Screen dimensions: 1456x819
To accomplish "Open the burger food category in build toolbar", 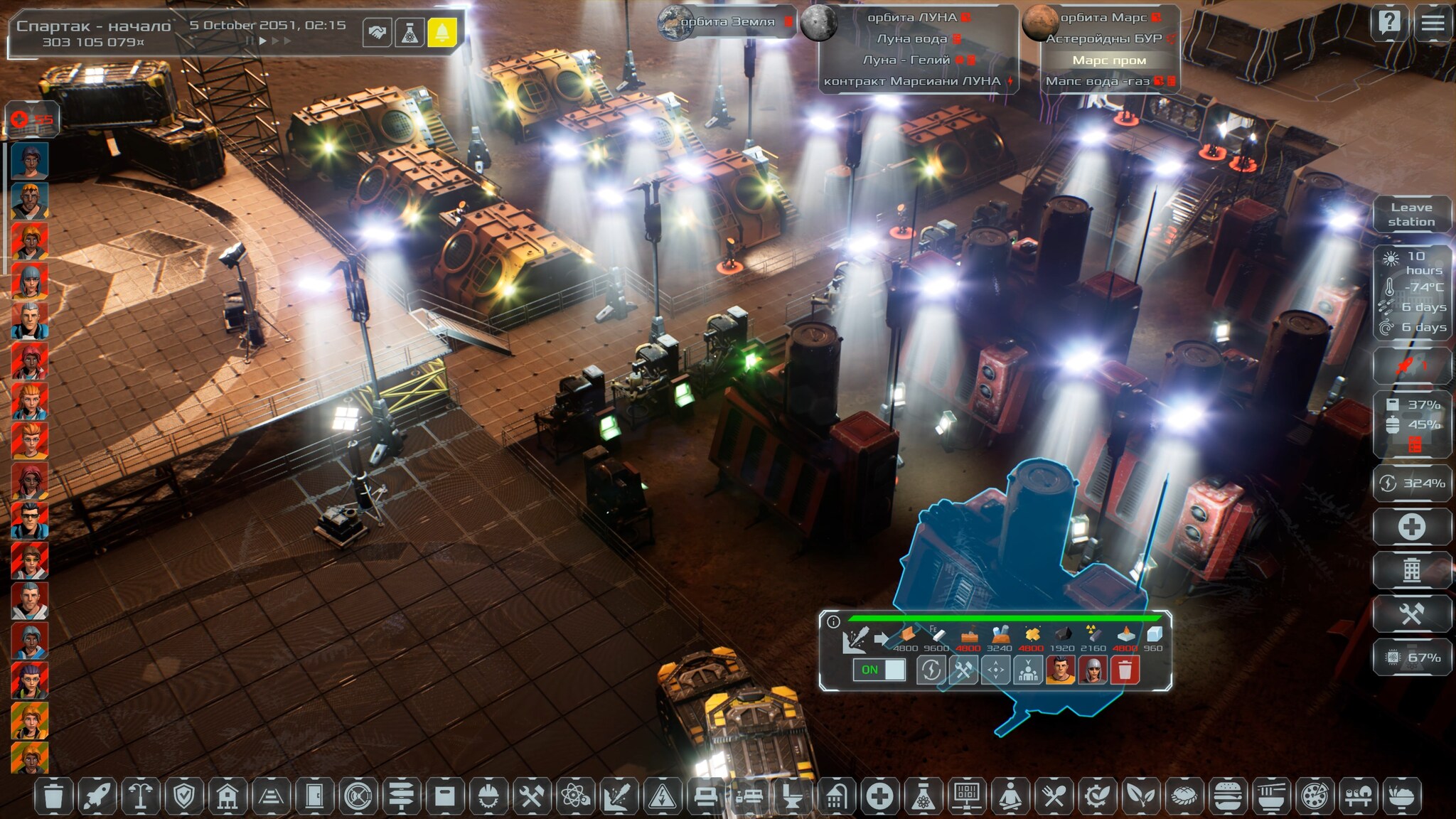I will [x=1227, y=796].
